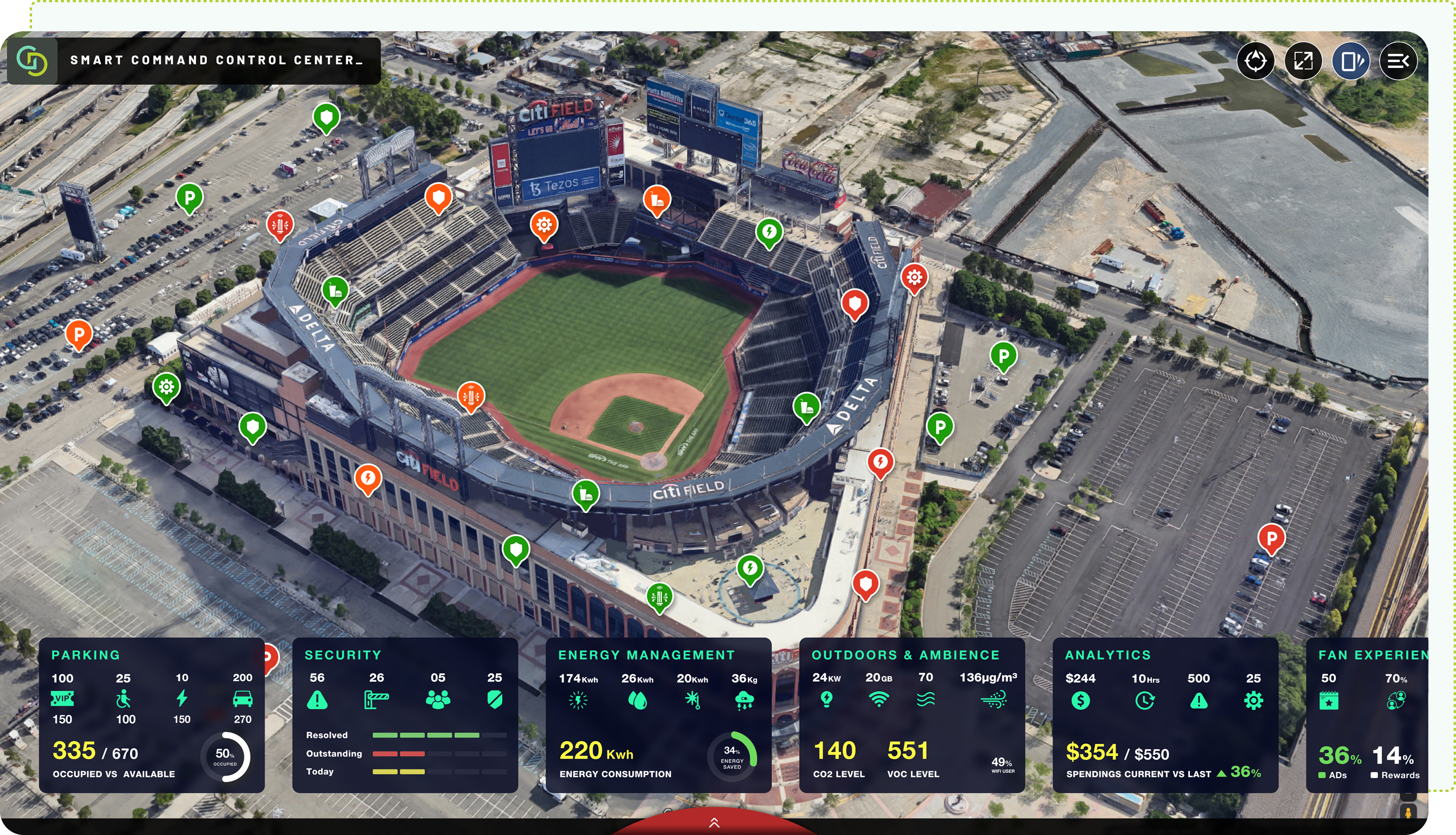Click the red gear map marker

coord(914,278)
